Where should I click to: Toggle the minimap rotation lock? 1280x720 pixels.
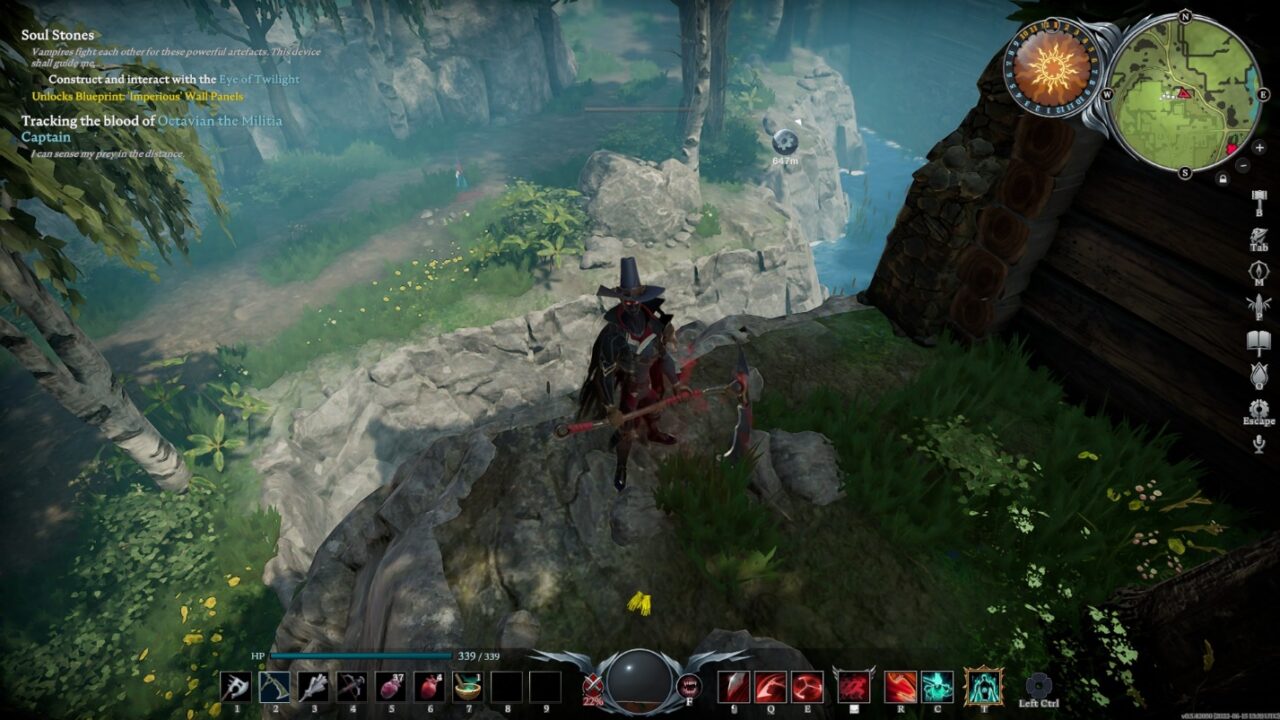(x=1222, y=179)
